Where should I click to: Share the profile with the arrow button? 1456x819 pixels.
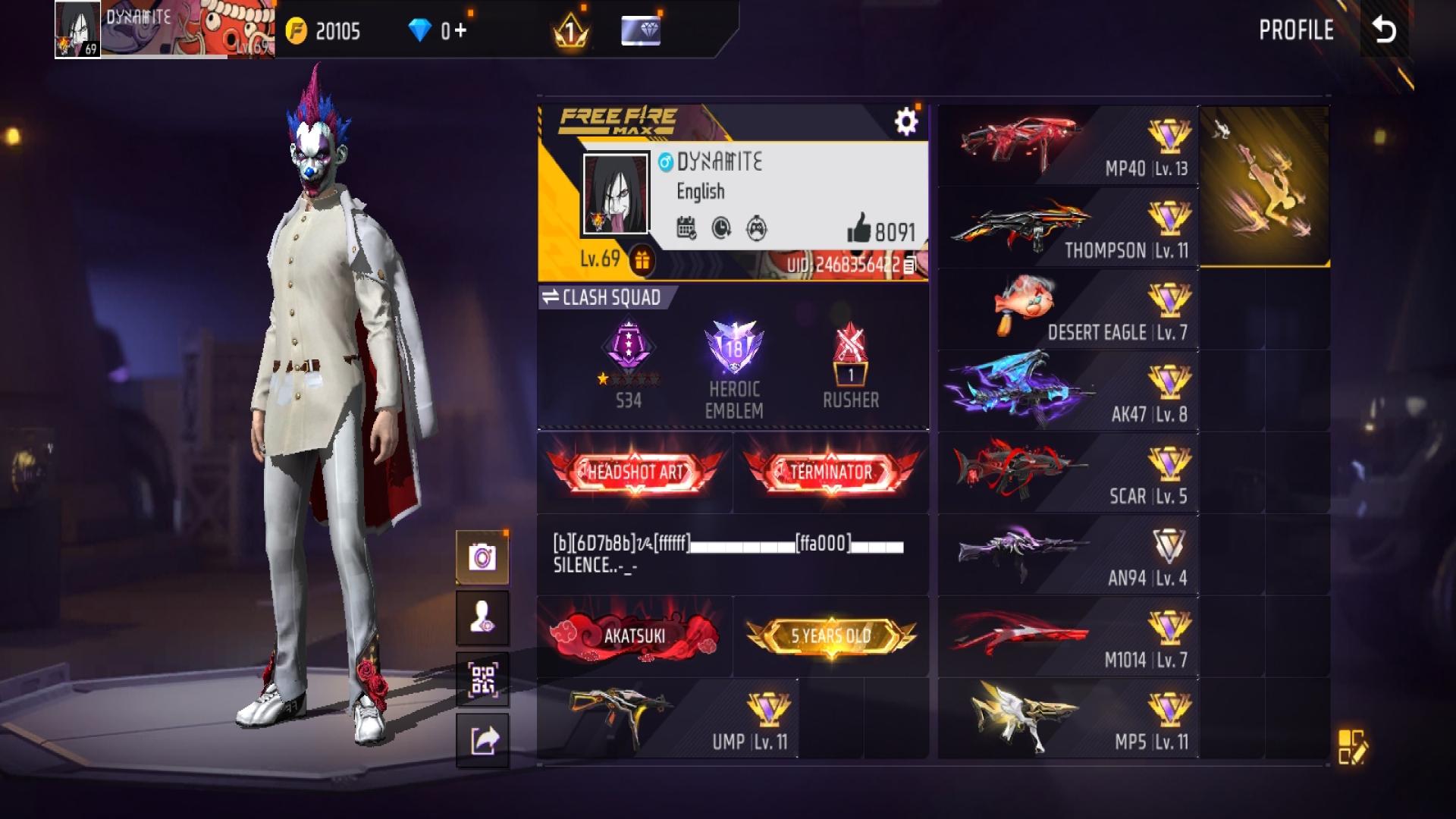tap(482, 740)
